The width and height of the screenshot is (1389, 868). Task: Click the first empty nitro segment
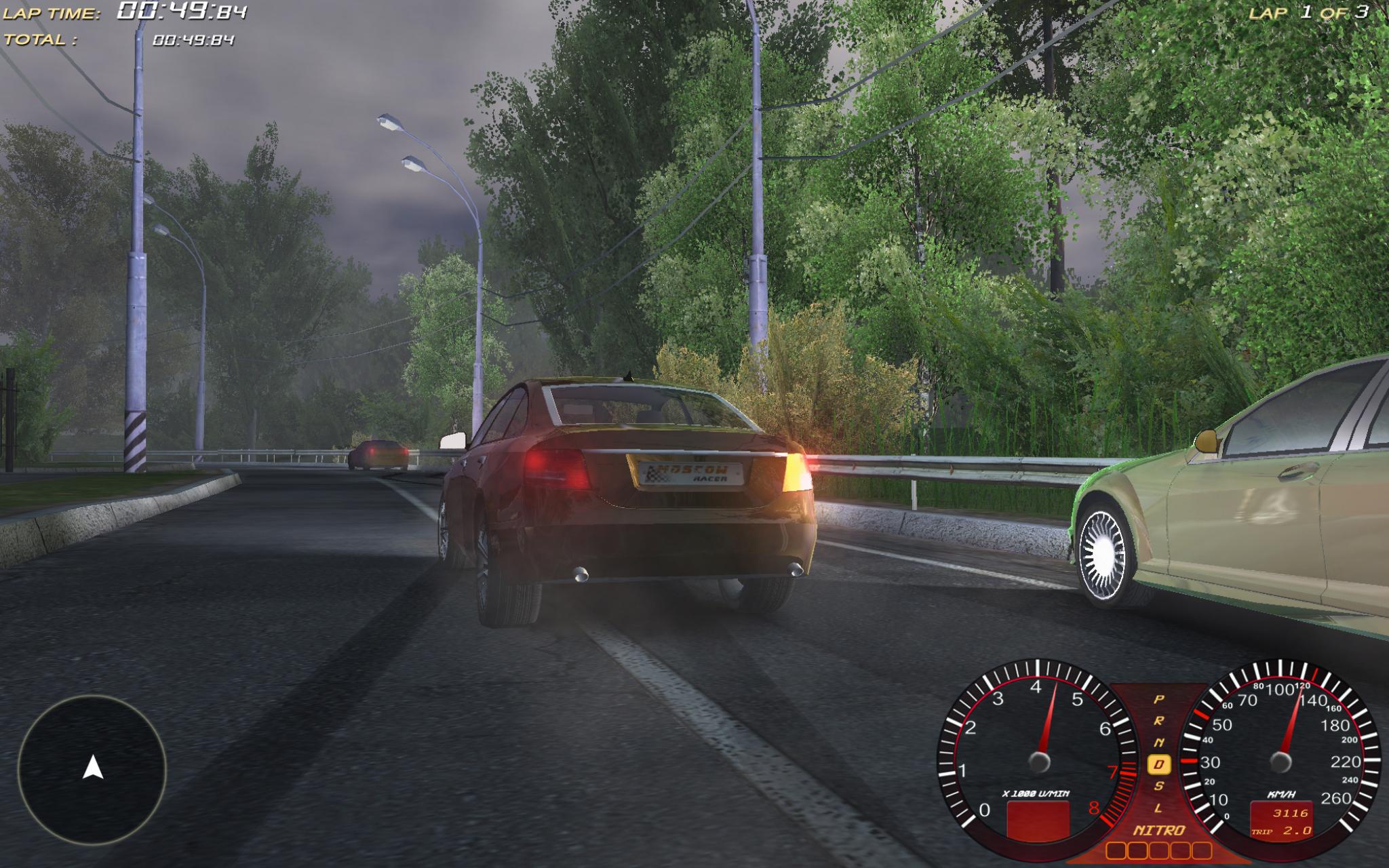tap(1115, 851)
